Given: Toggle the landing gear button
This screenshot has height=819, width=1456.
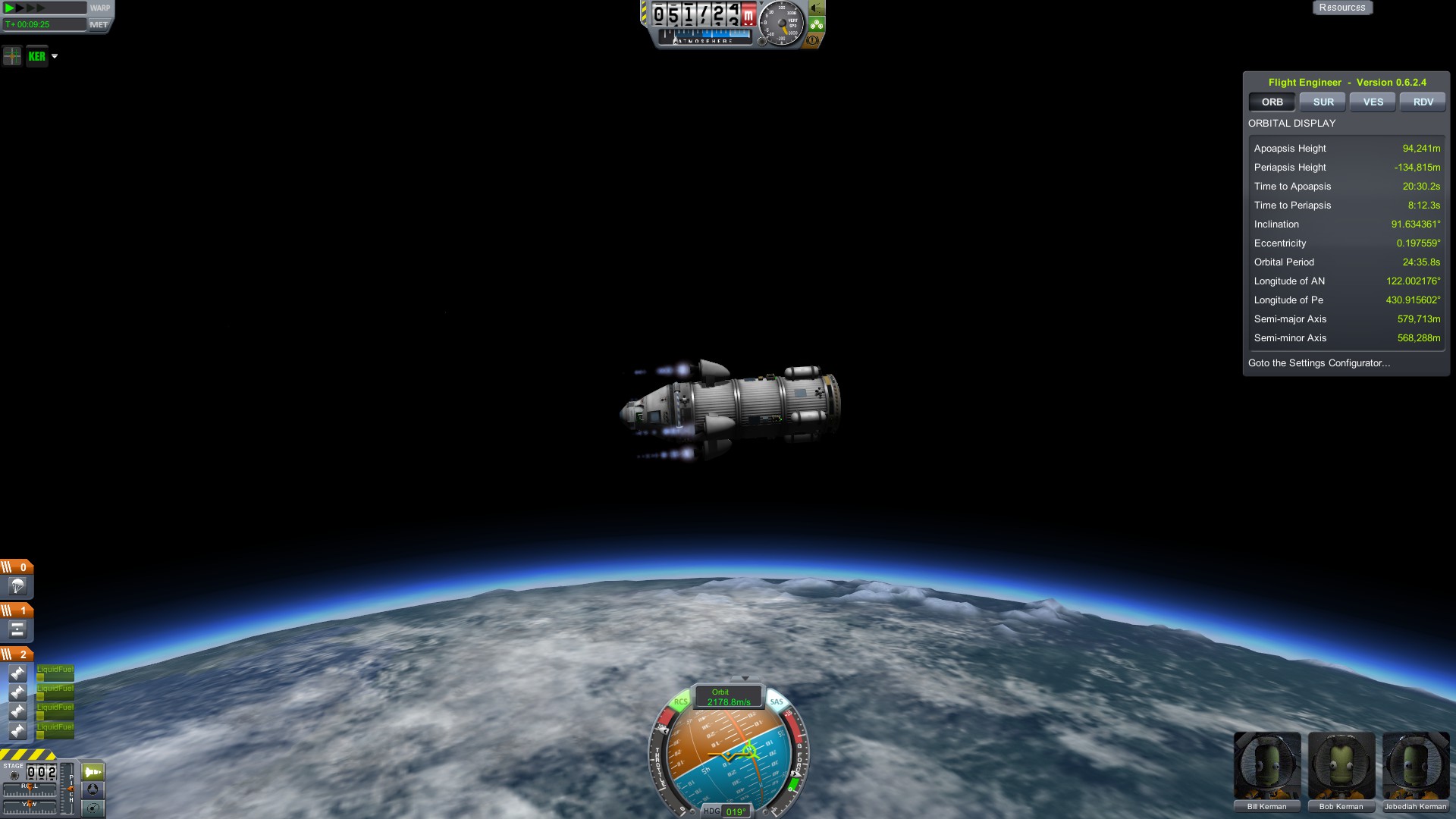Looking at the screenshot, I should pos(817,24).
